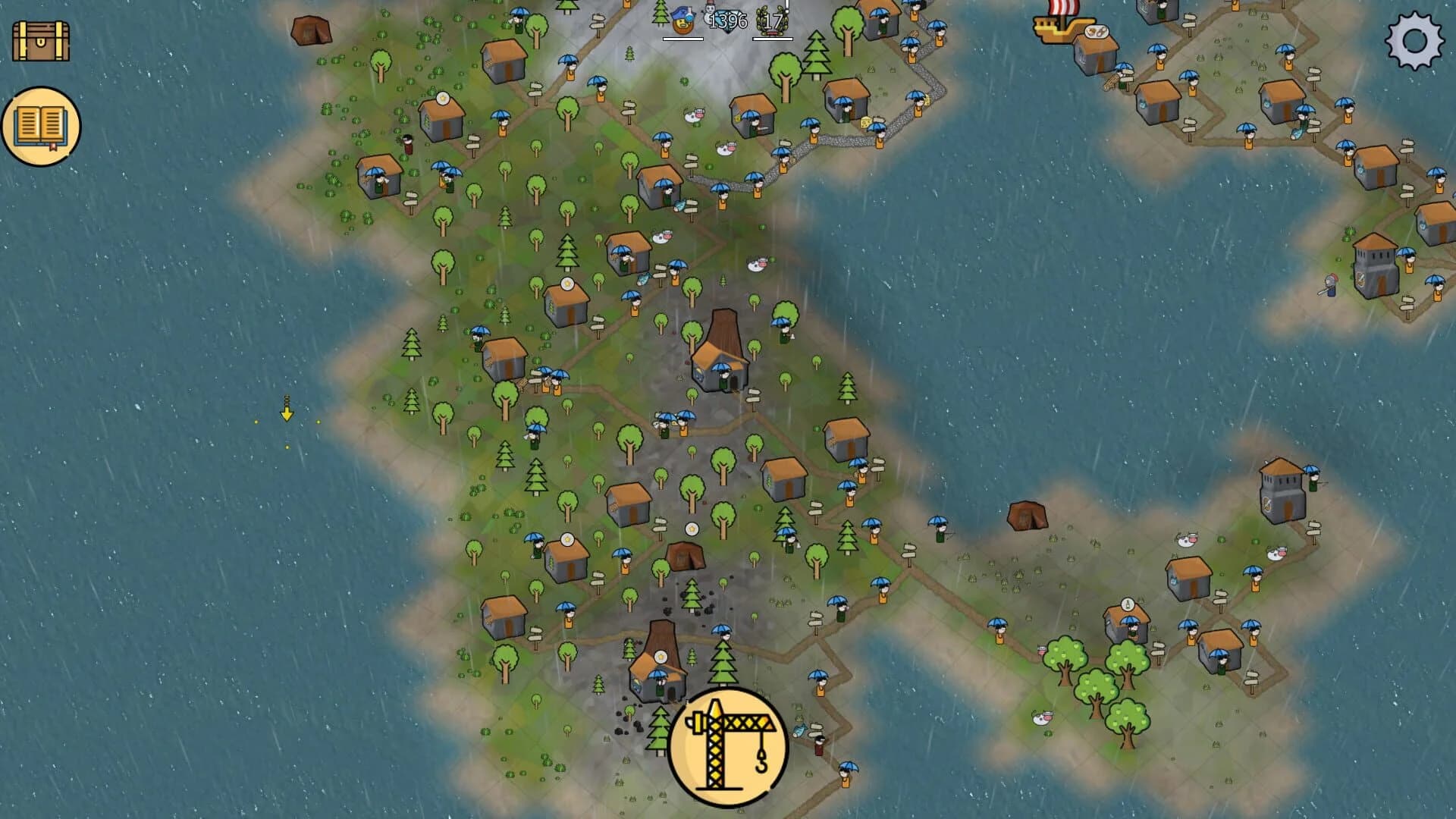This screenshot has width=1456, height=819.
Task: Select the church building in the island center
Action: pyautogui.click(x=717, y=356)
